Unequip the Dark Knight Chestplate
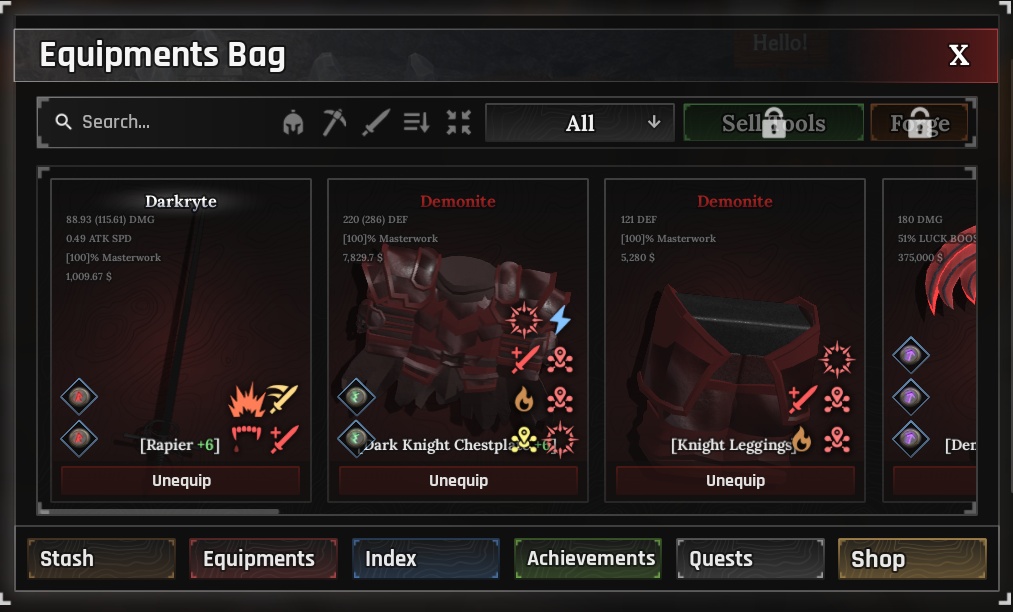 click(458, 481)
